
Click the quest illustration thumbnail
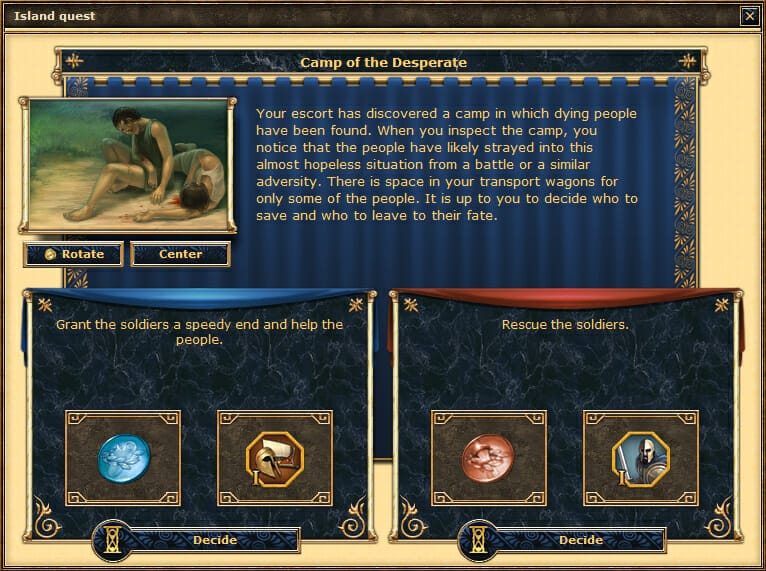point(128,165)
